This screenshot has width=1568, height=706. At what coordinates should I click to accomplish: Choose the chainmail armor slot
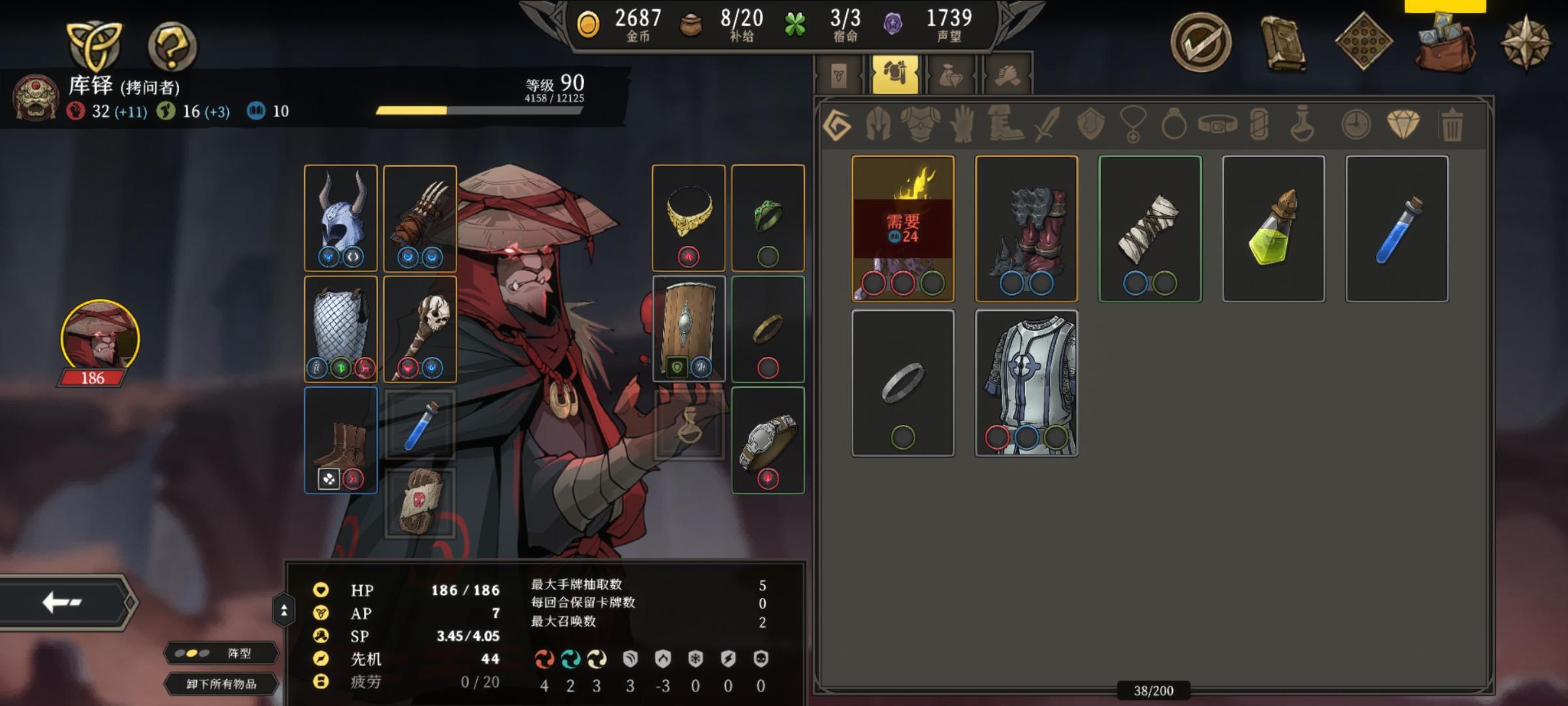[x=340, y=328]
